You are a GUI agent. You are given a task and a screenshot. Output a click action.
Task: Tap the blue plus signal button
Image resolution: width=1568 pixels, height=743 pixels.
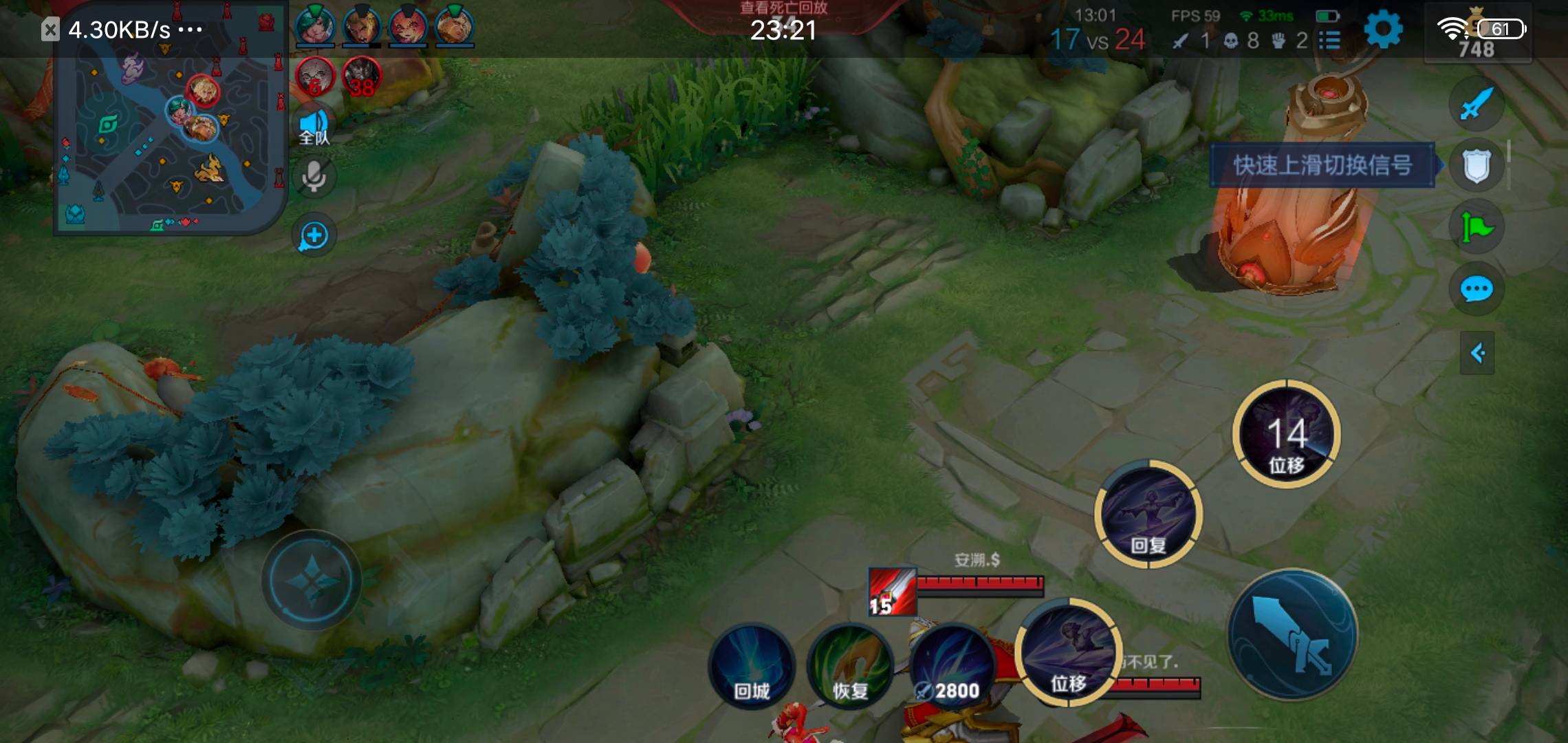pyautogui.click(x=314, y=236)
